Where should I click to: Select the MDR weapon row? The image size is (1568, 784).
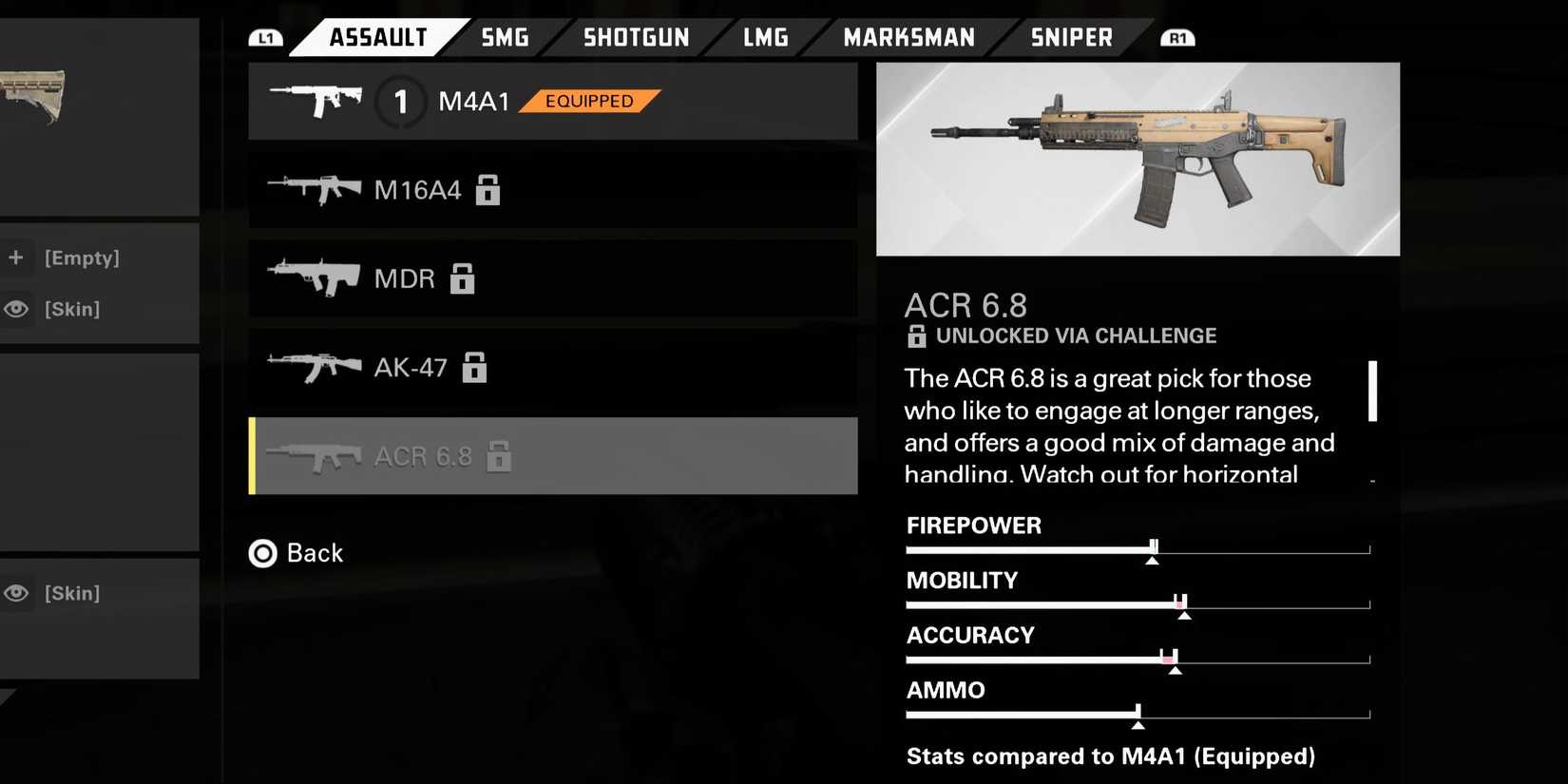pyautogui.click(x=552, y=278)
